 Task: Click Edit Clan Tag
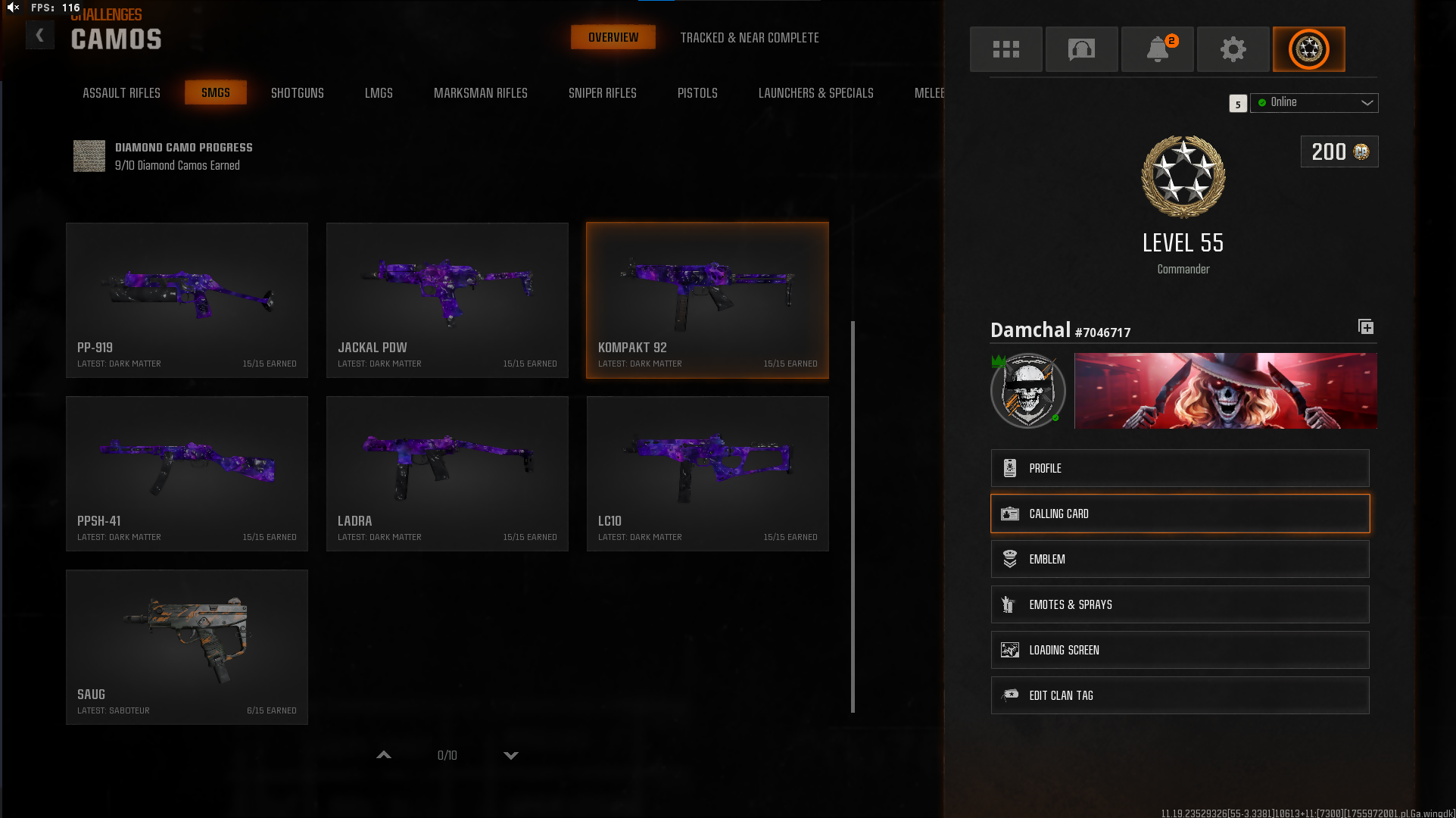click(x=1180, y=695)
